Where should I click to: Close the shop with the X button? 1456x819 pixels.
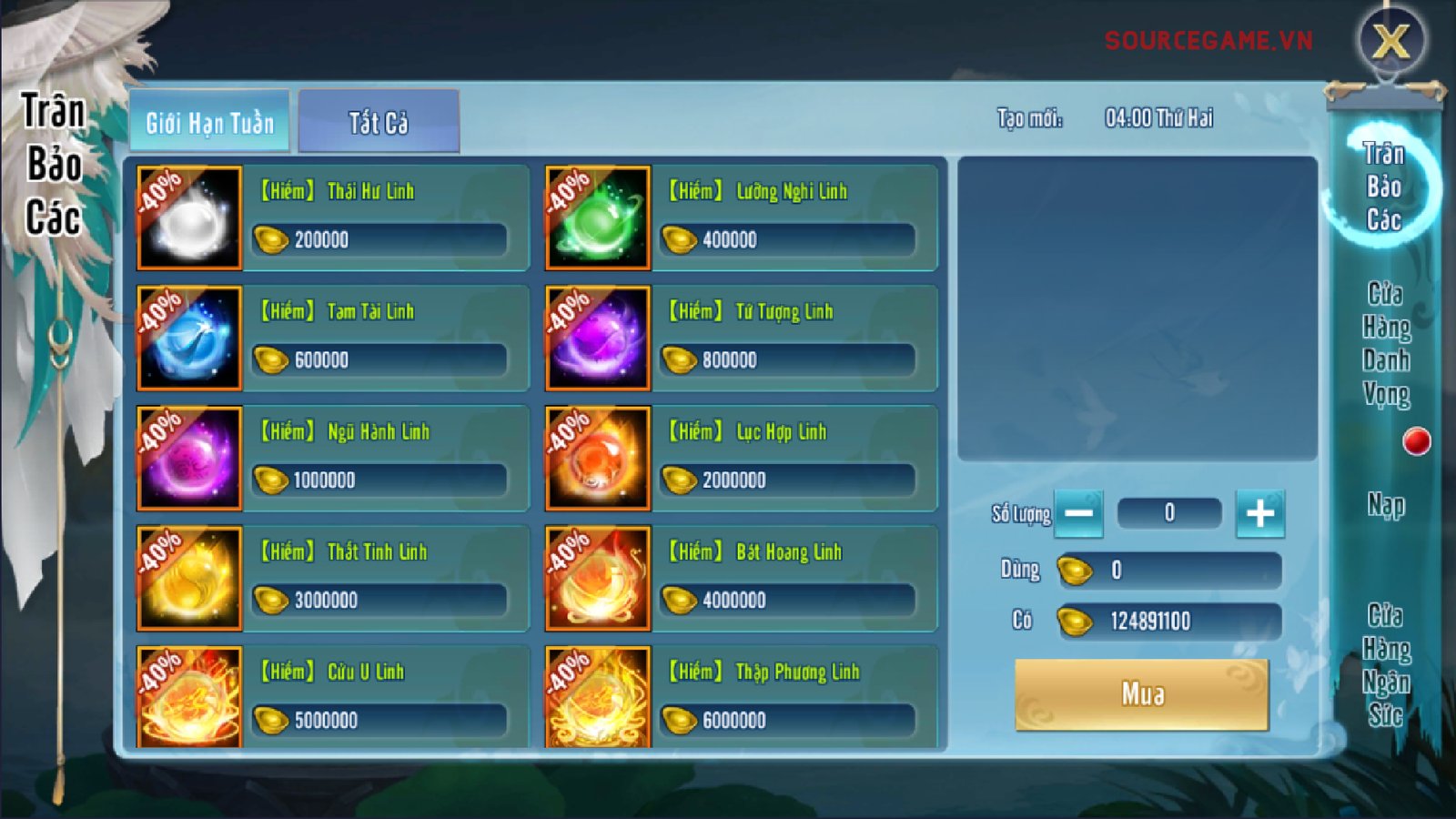1390,41
